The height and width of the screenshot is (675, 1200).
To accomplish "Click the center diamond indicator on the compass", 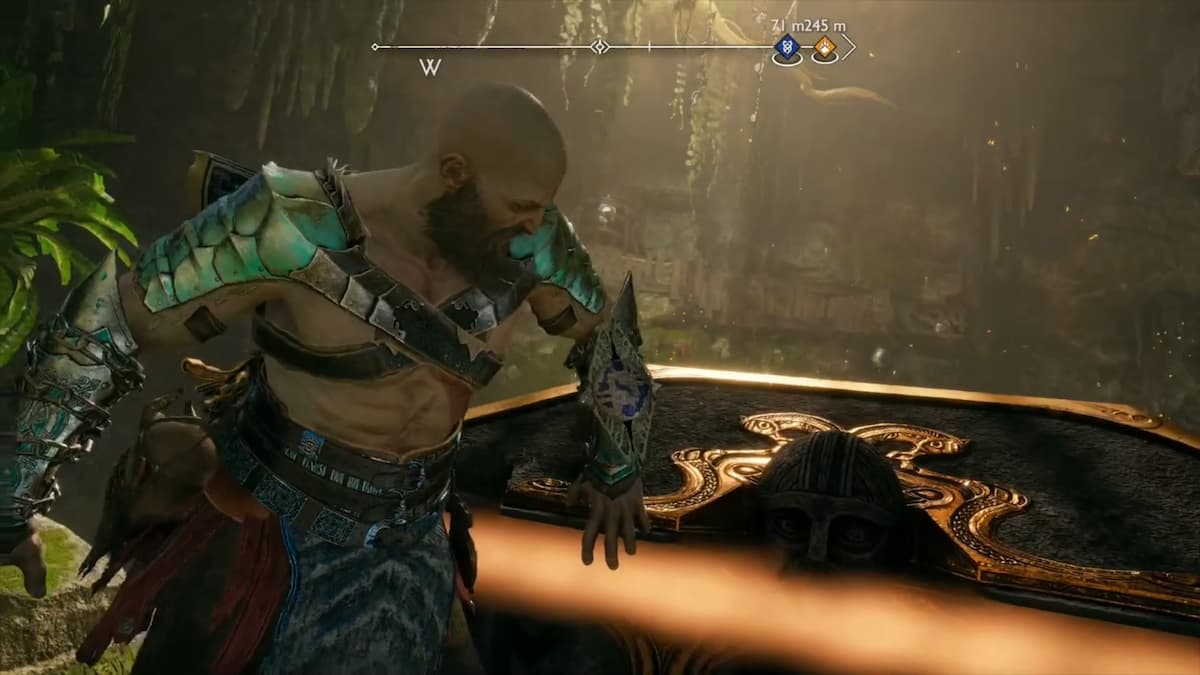I will pyautogui.click(x=599, y=47).
